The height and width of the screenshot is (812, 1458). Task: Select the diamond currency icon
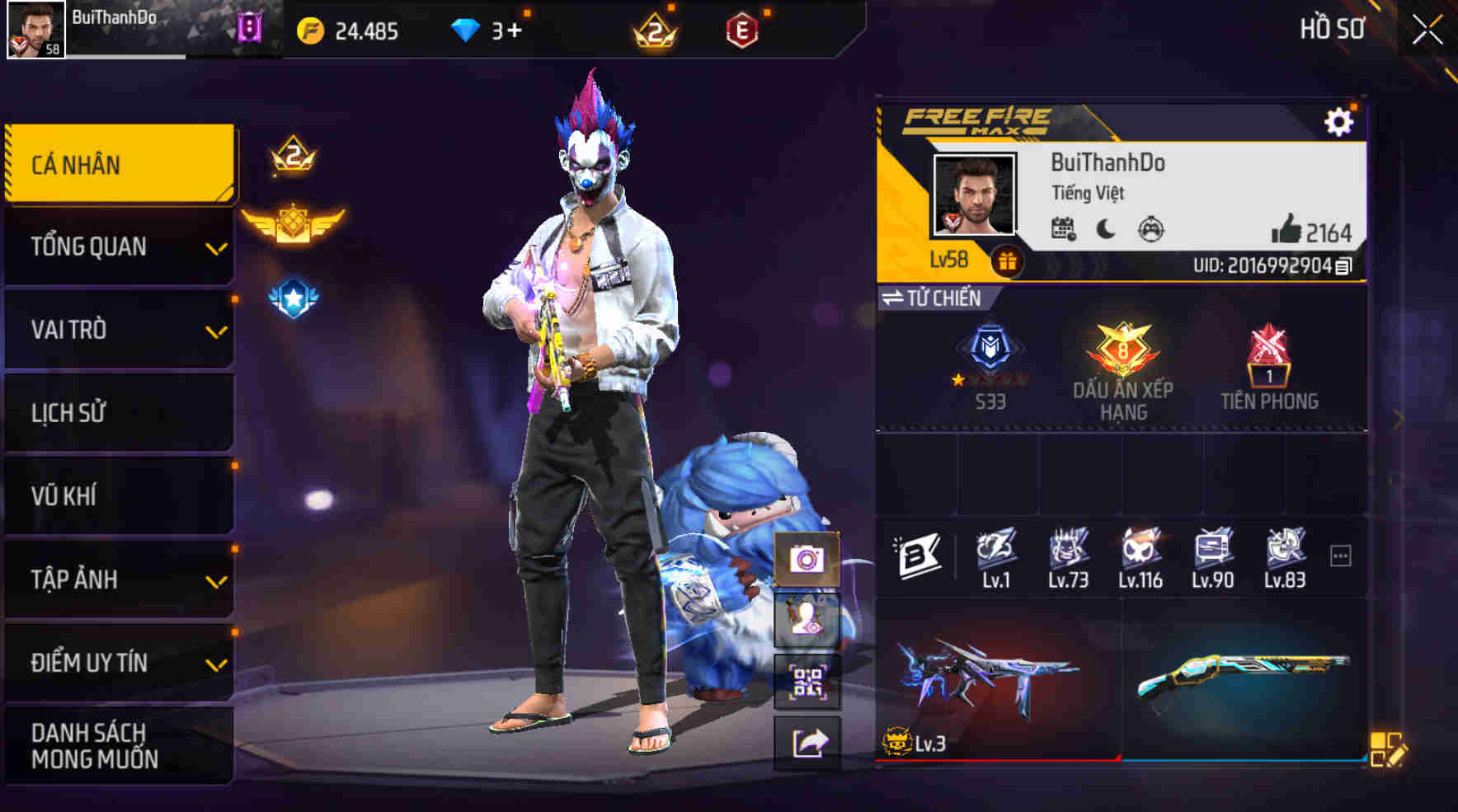466,31
